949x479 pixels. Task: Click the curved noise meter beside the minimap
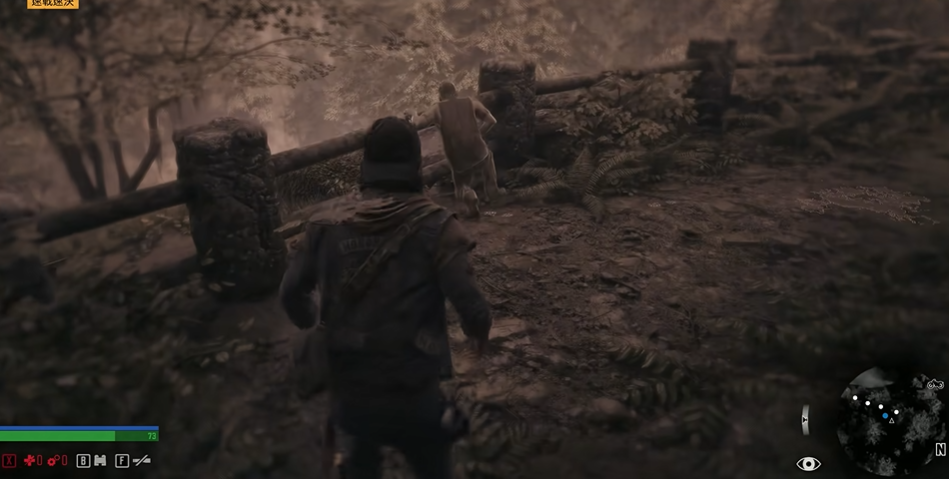tap(806, 421)
